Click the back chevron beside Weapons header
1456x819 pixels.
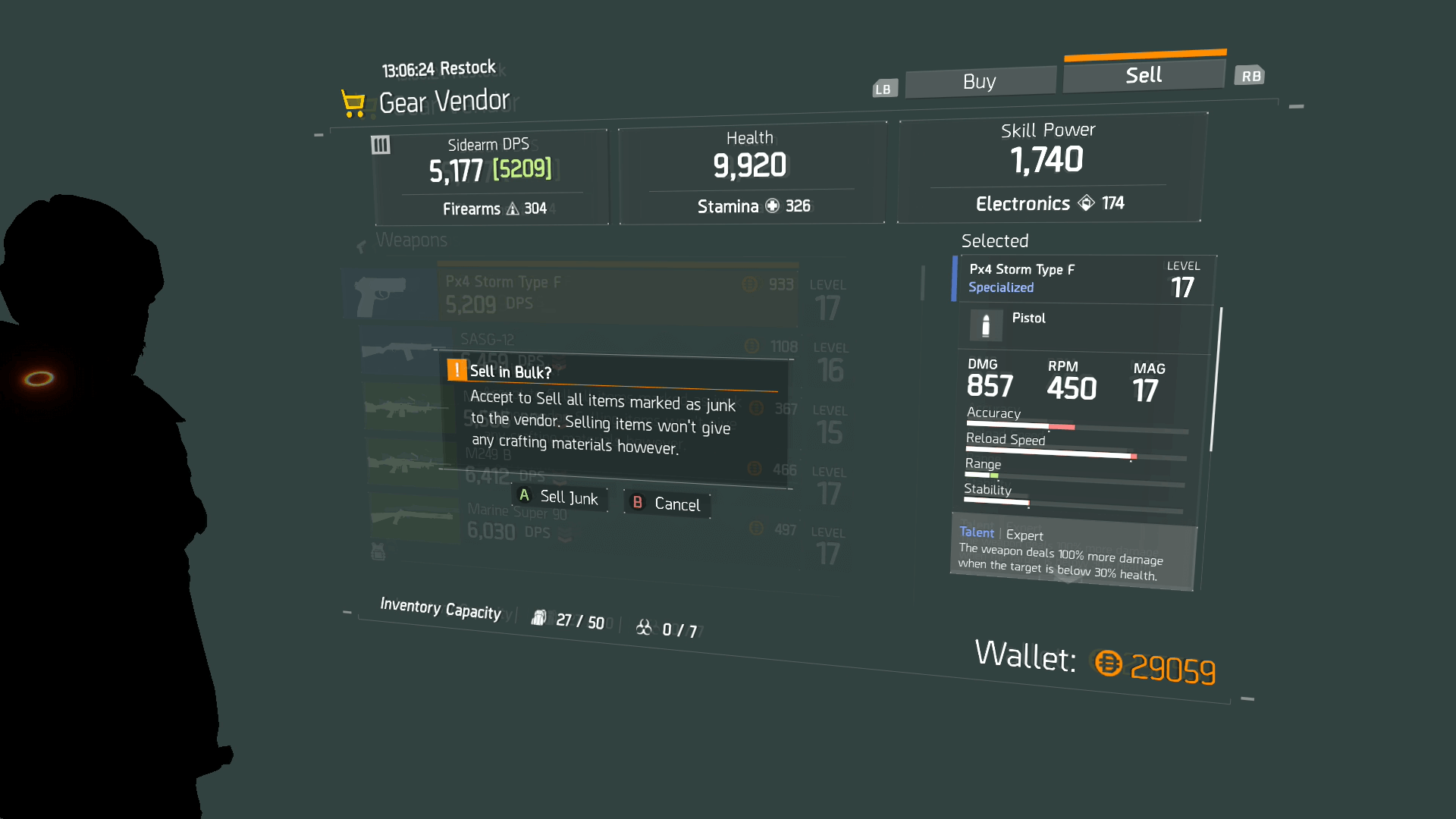pos(360,246)
